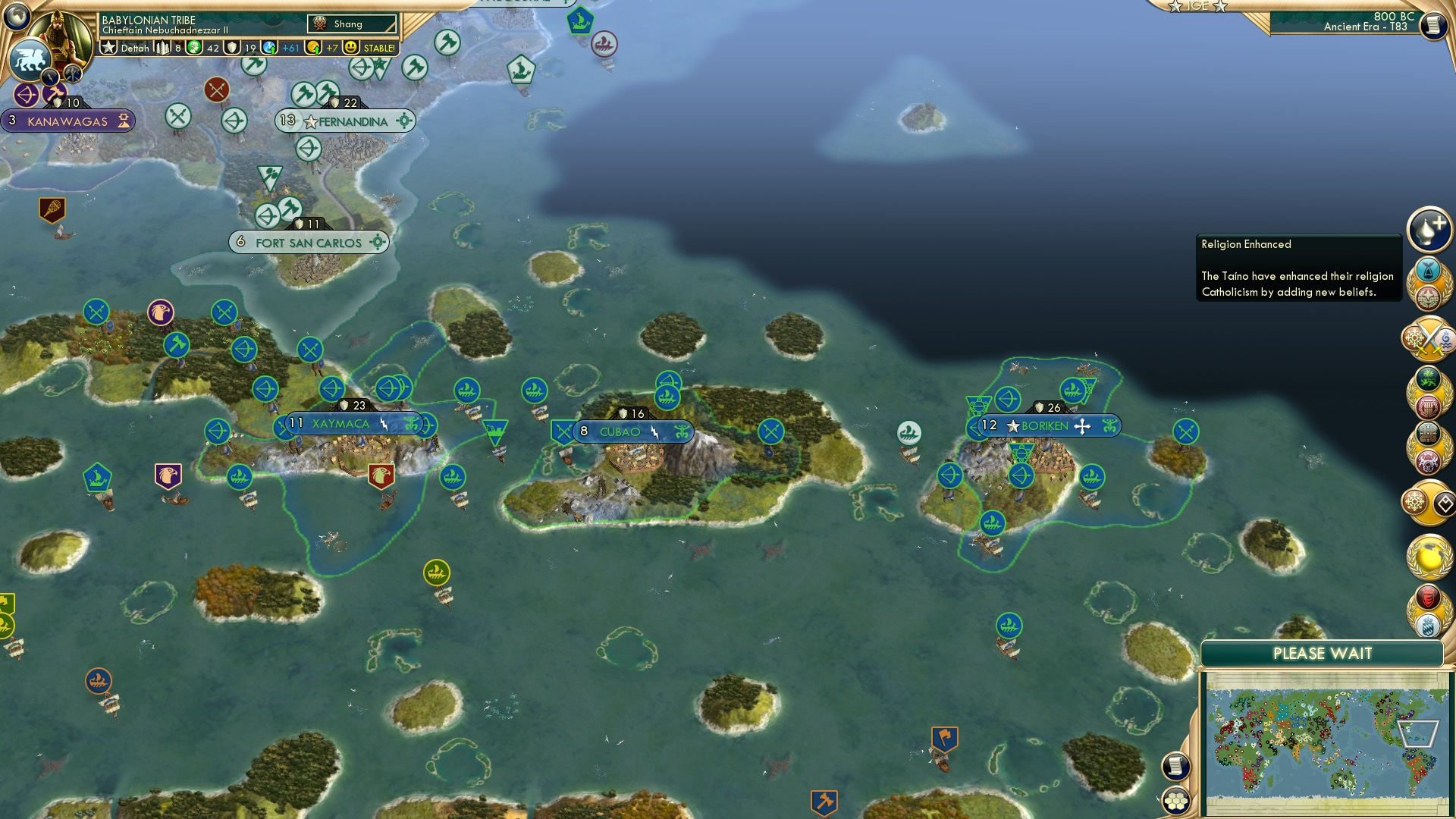Select the Kanawagas city-state banner

coord(68,120)
